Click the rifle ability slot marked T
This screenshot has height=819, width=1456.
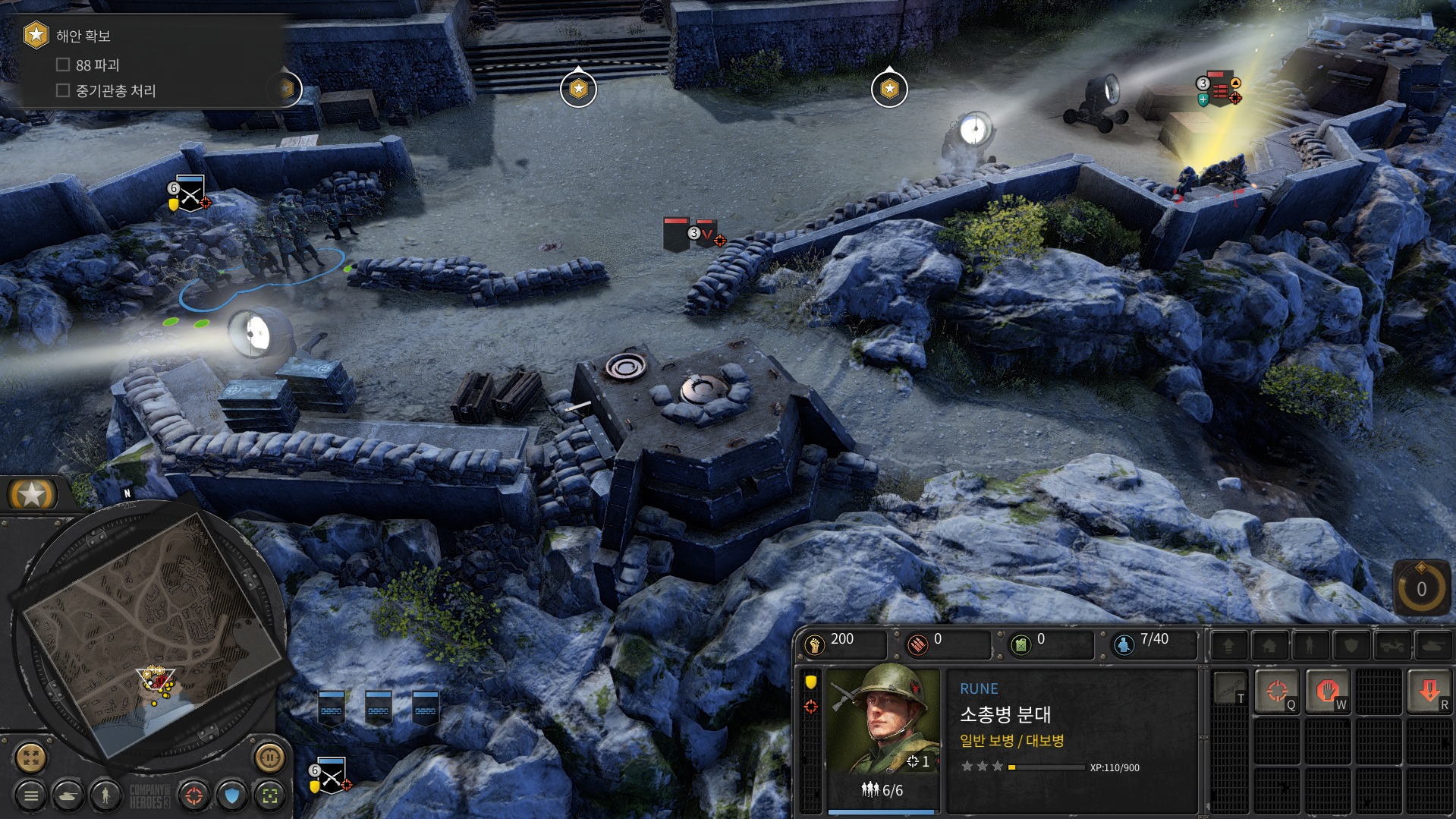1229,689
